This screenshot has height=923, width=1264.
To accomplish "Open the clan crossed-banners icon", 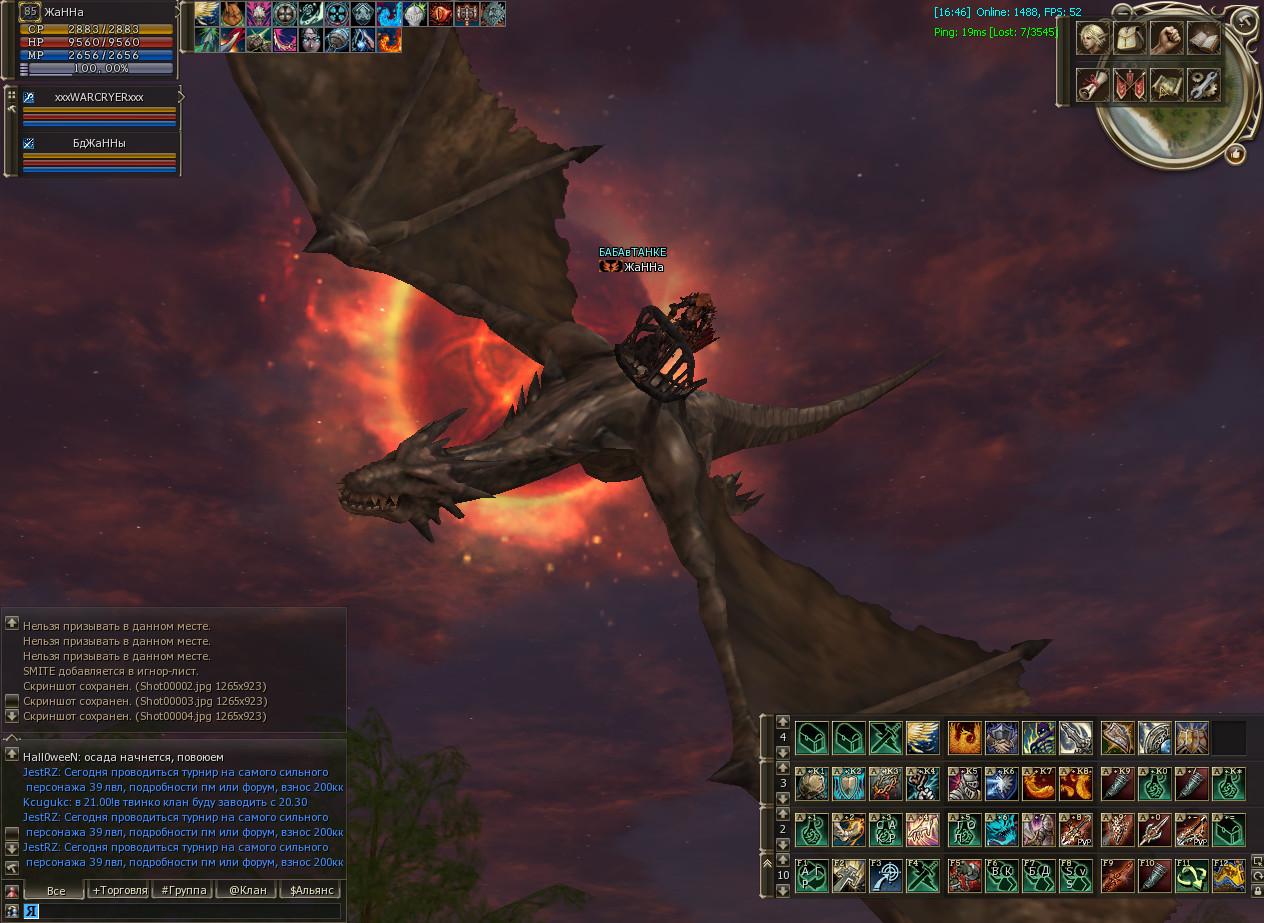I will [x=1130, y=85].
